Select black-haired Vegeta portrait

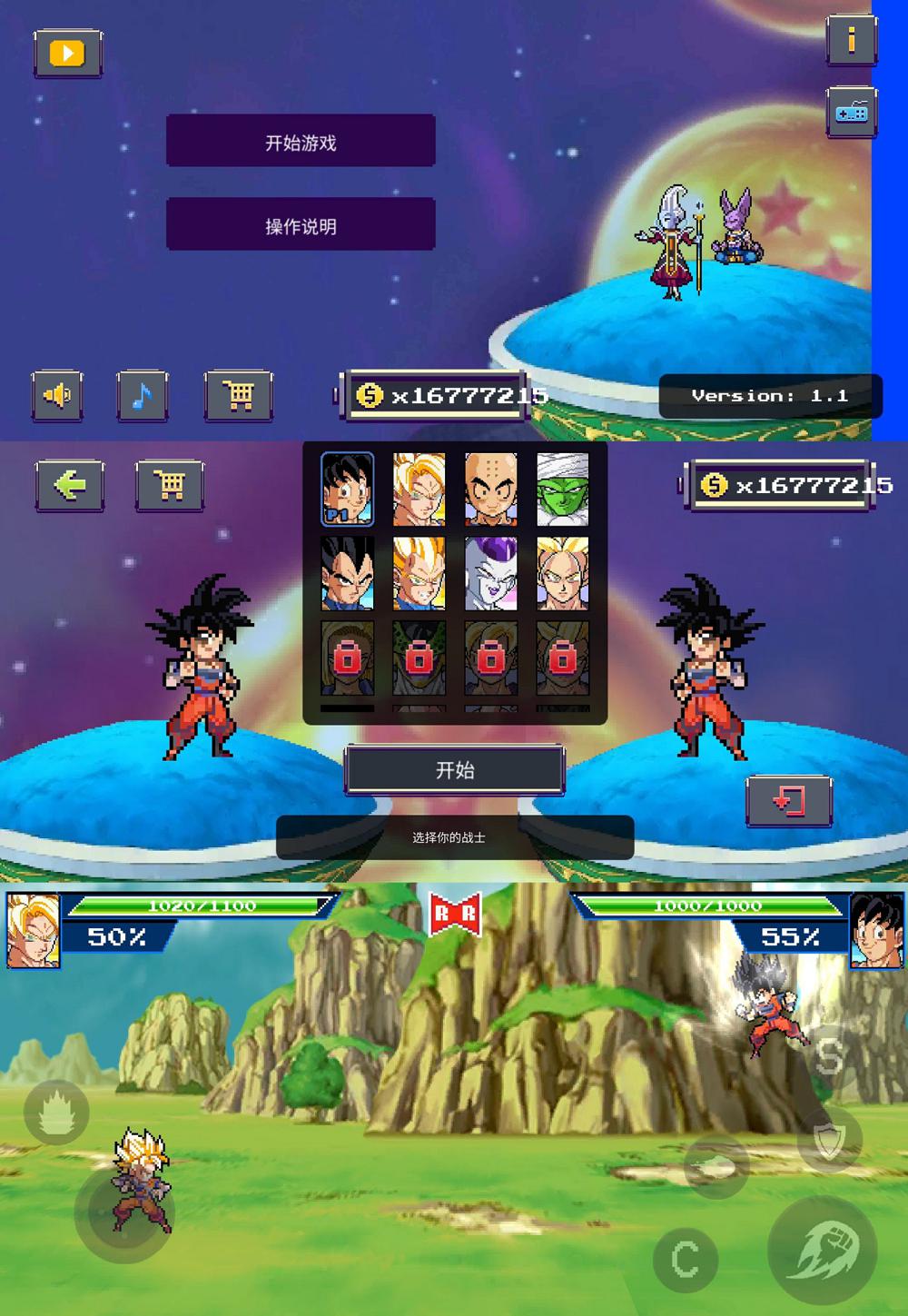point(347,573)
